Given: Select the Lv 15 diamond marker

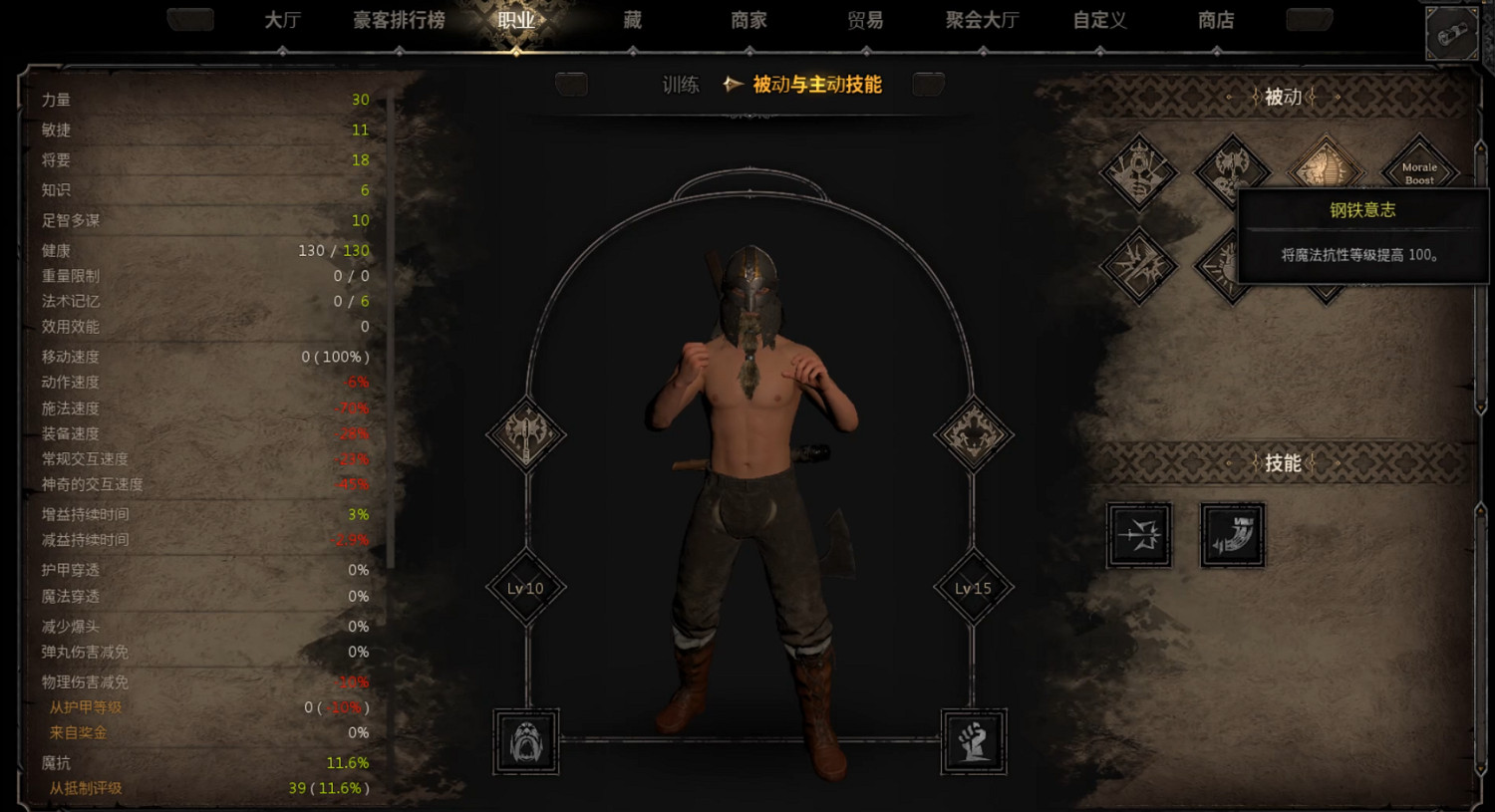Looking at the screenshot, I should 972,588.
